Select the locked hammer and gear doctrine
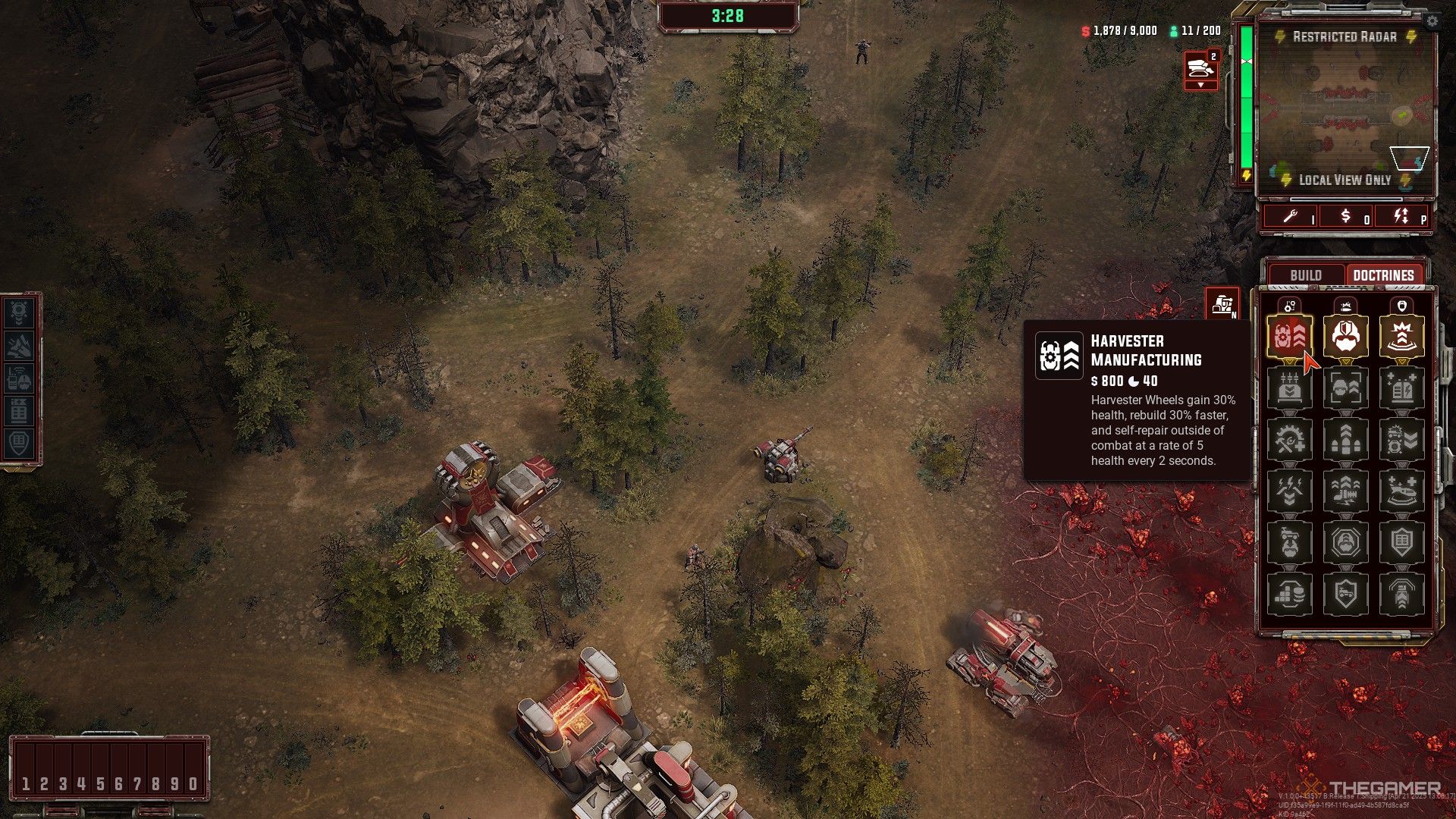The height and width of the screenshot is (819, 1456). pyautogui.click(x=1289, y=439)
